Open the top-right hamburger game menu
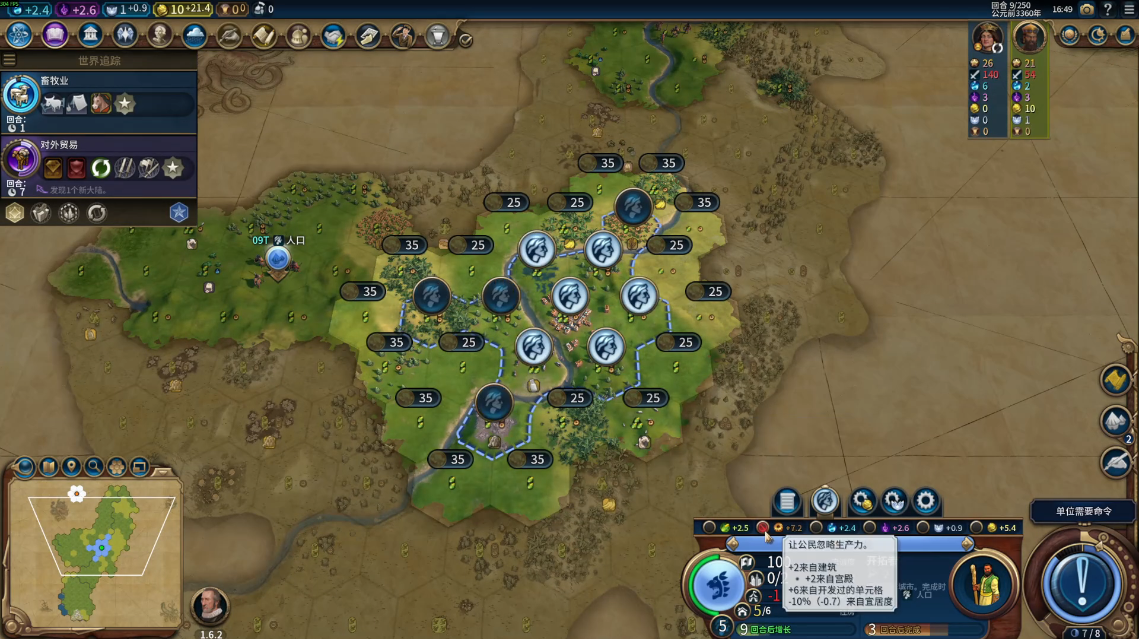 [x=1128, y=9]
